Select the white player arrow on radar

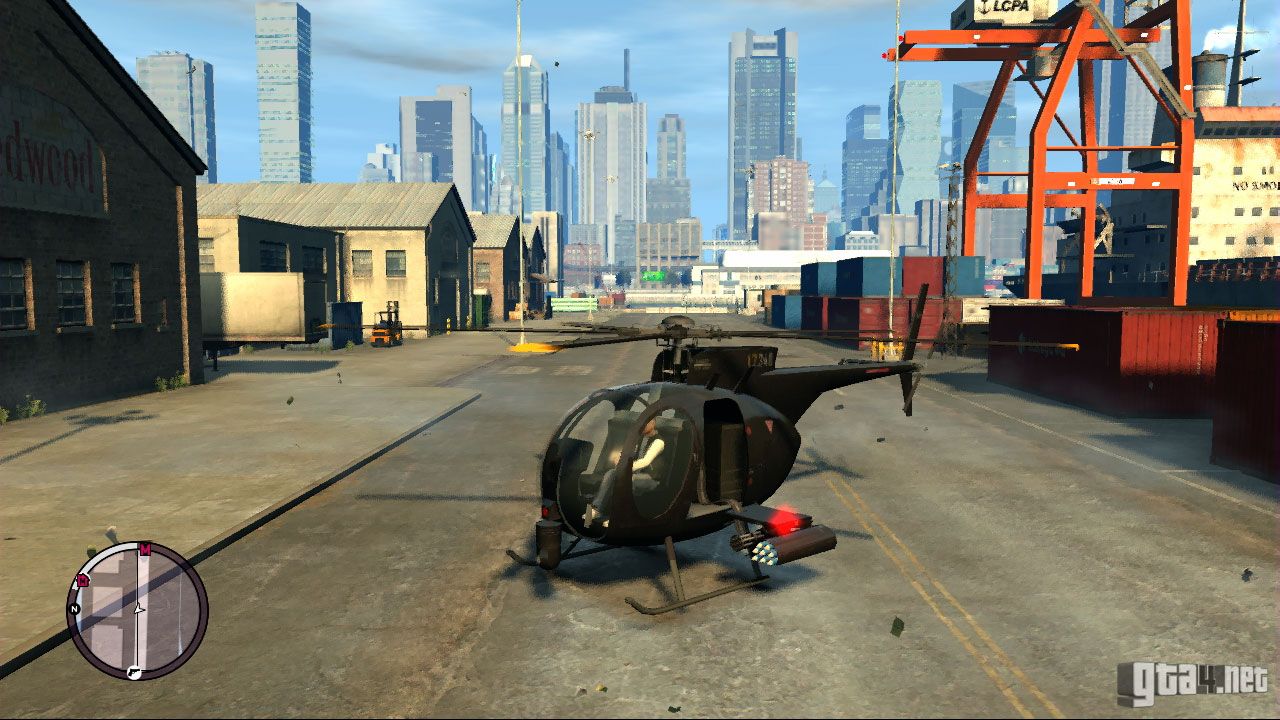pyautogui.click(x=139, y=607)
